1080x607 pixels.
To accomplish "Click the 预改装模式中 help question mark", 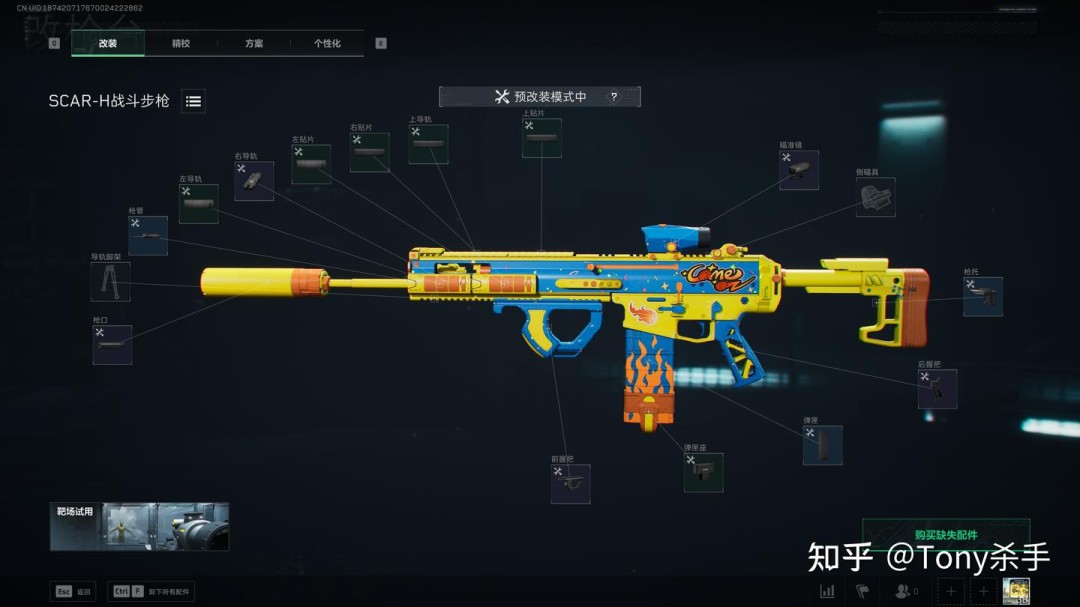I will [x=614, y=97].
